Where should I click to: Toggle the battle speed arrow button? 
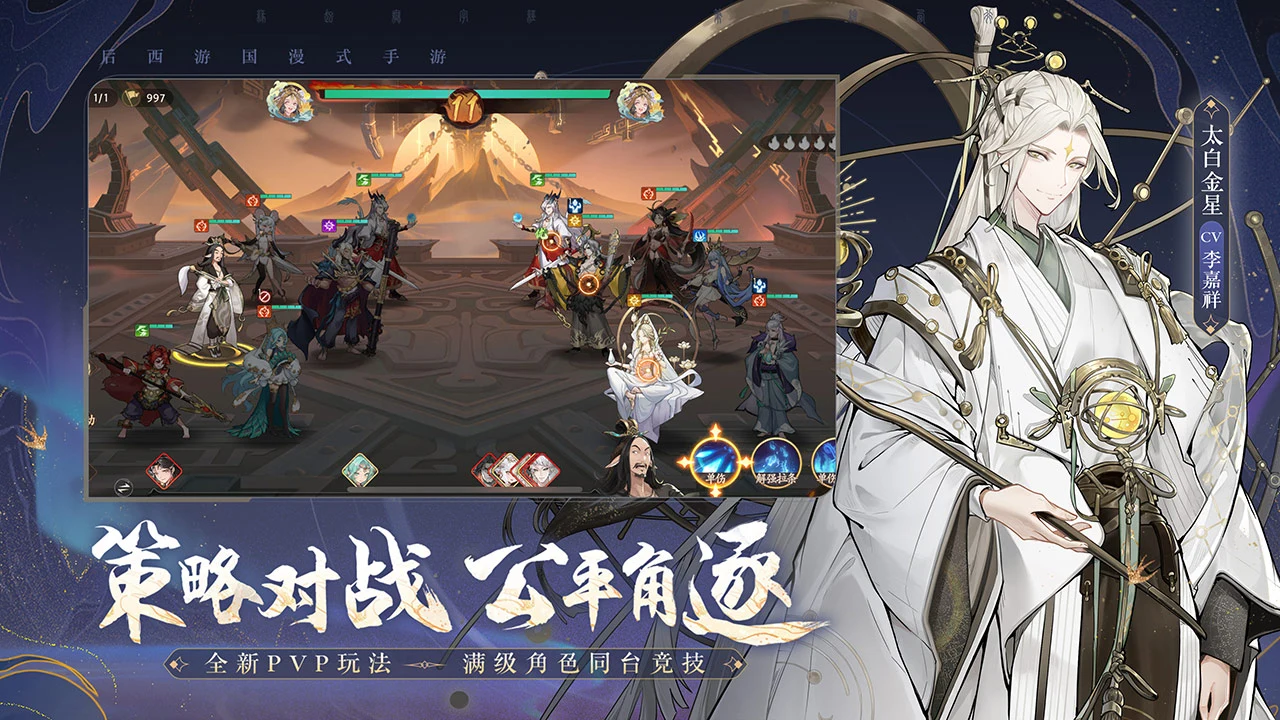pos(125,489)
